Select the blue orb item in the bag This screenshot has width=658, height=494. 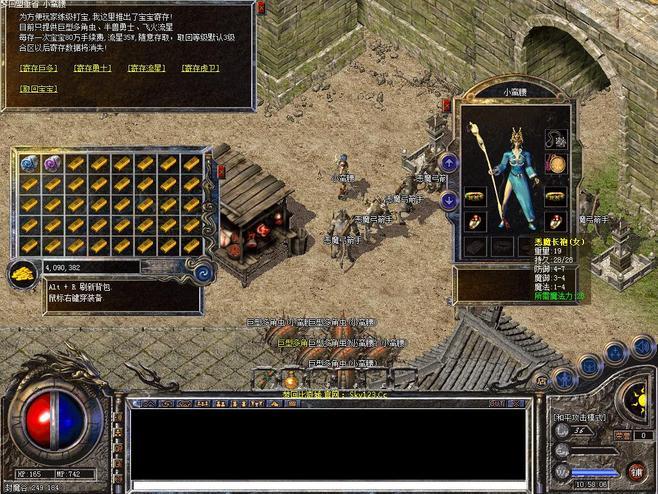coord(28,163)
